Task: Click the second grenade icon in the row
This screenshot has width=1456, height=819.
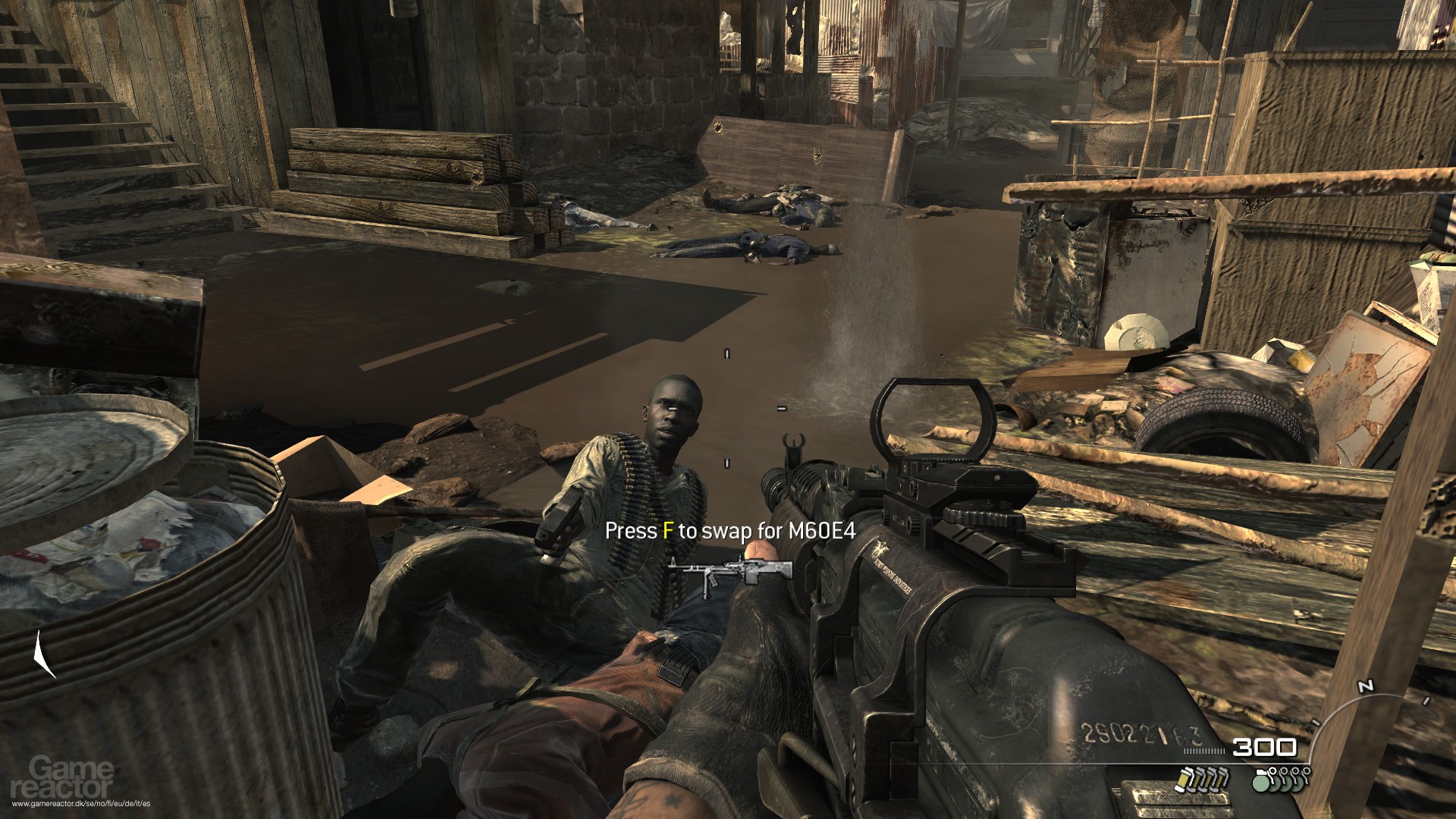Action: pos(1275,785)
